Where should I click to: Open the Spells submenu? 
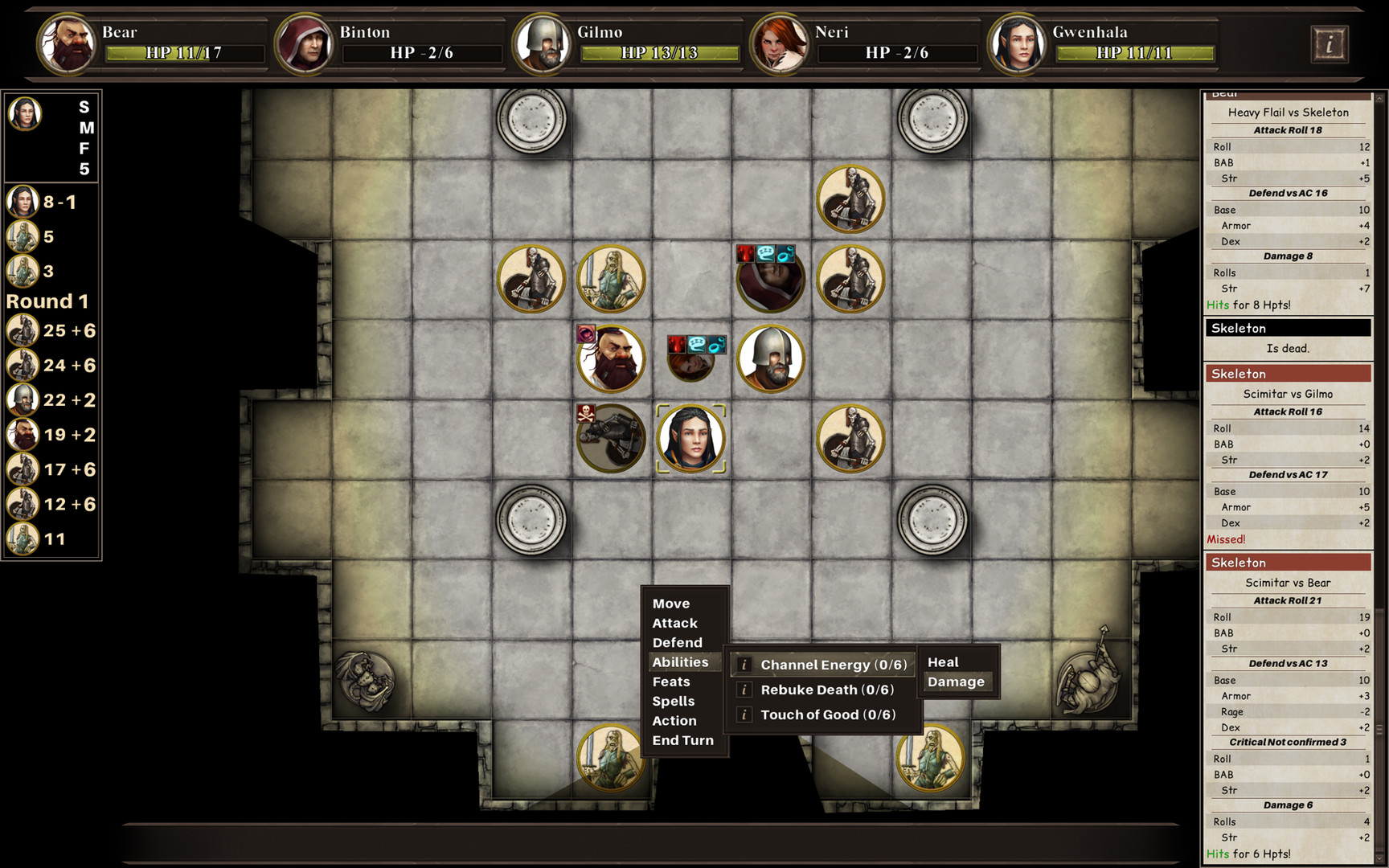[674, 701]
